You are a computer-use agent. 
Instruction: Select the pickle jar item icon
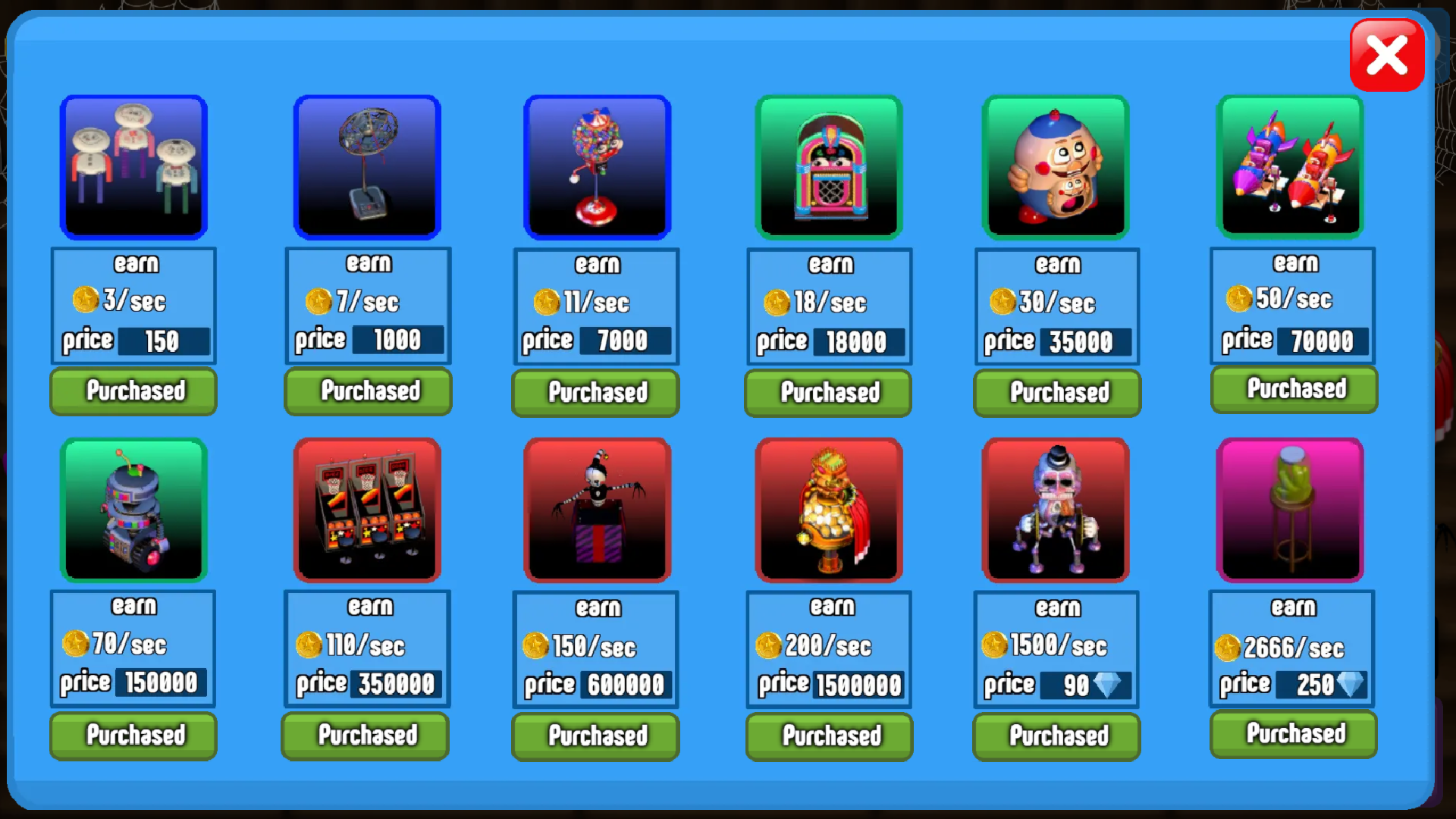pos(1291,510)
